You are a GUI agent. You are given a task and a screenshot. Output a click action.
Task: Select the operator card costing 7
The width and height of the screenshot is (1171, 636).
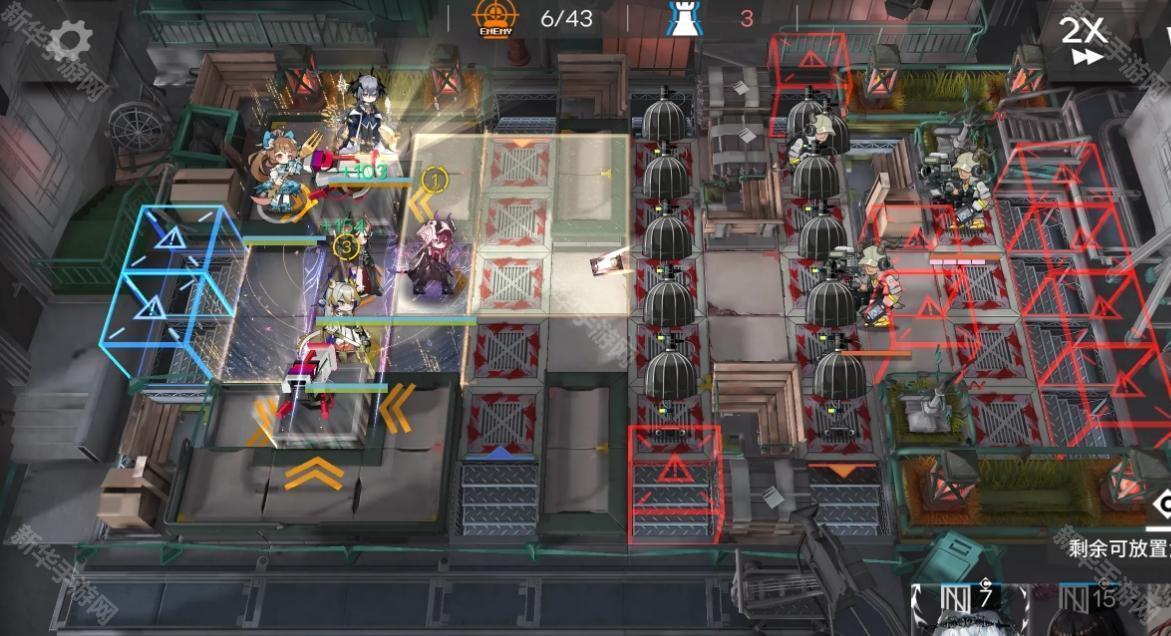tap(968, 610)
